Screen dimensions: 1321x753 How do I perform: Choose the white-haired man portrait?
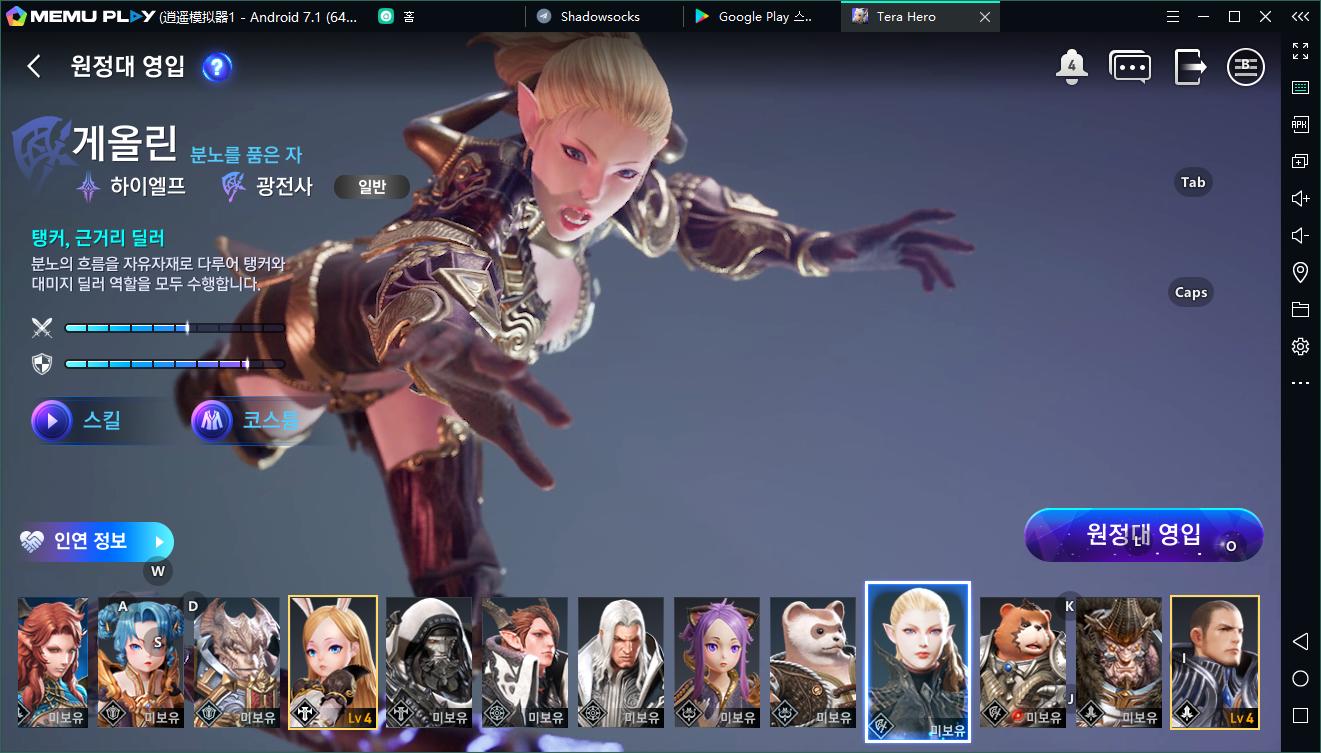621,661
